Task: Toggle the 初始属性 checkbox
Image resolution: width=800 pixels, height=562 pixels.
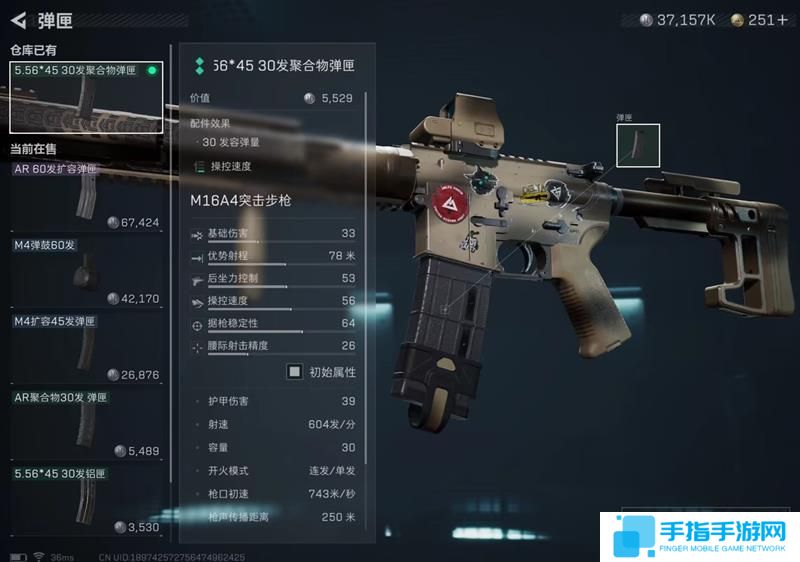Action: click(295, 372)
